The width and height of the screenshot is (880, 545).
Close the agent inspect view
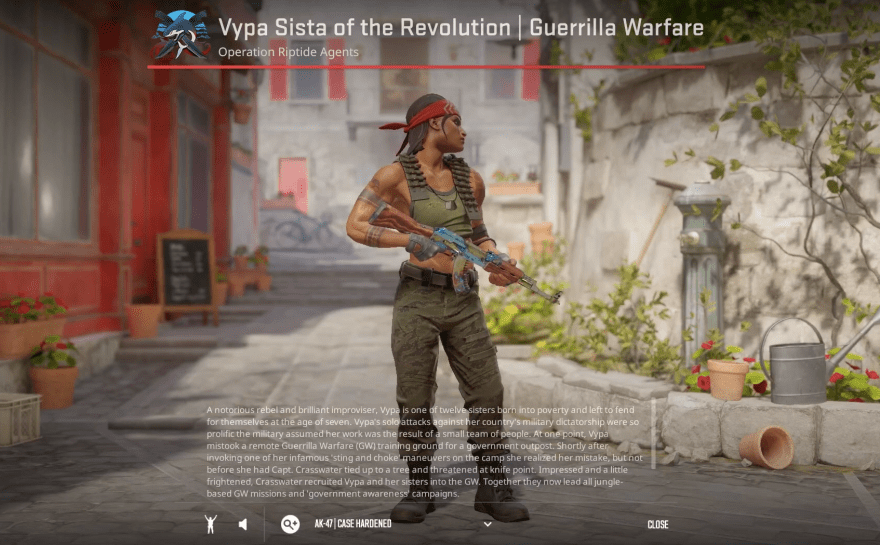pos(657,524)
